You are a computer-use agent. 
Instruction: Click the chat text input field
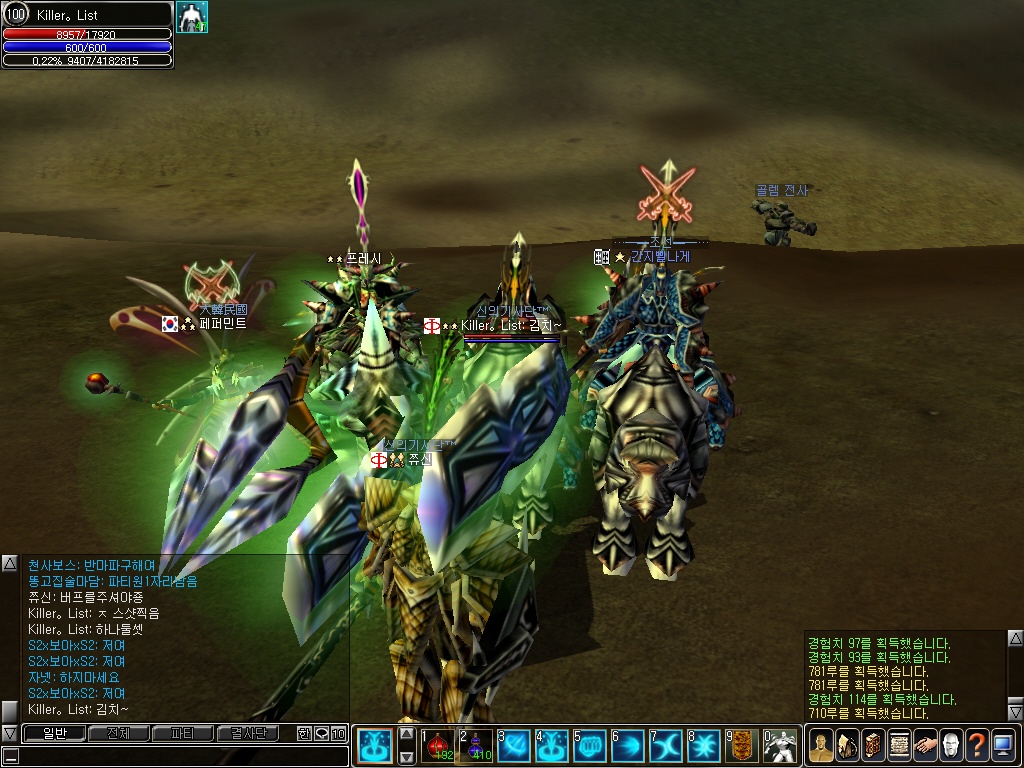click(175, 756)
